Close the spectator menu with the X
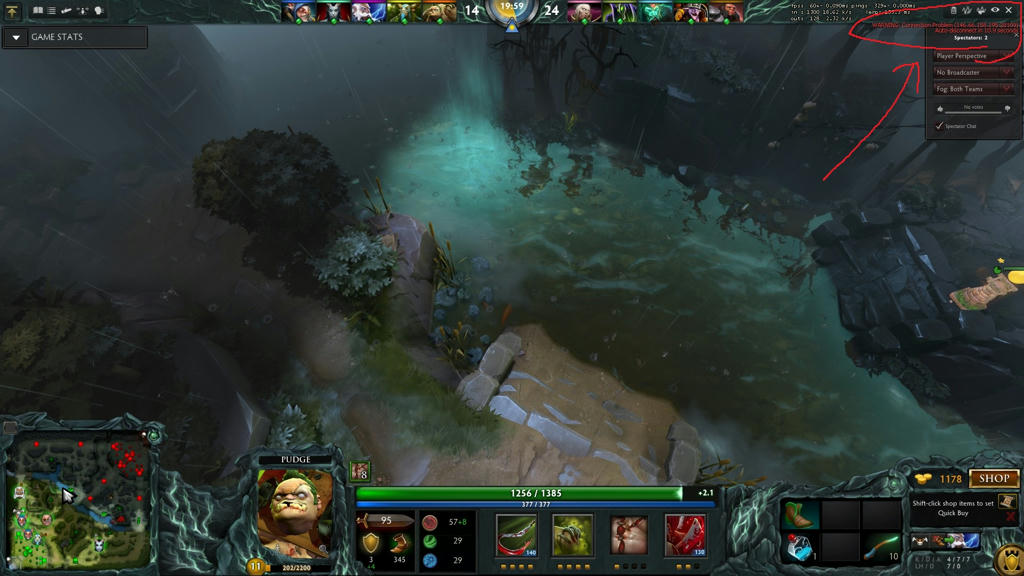This screenshot has height=576, width=1024. coord(1009,10)
